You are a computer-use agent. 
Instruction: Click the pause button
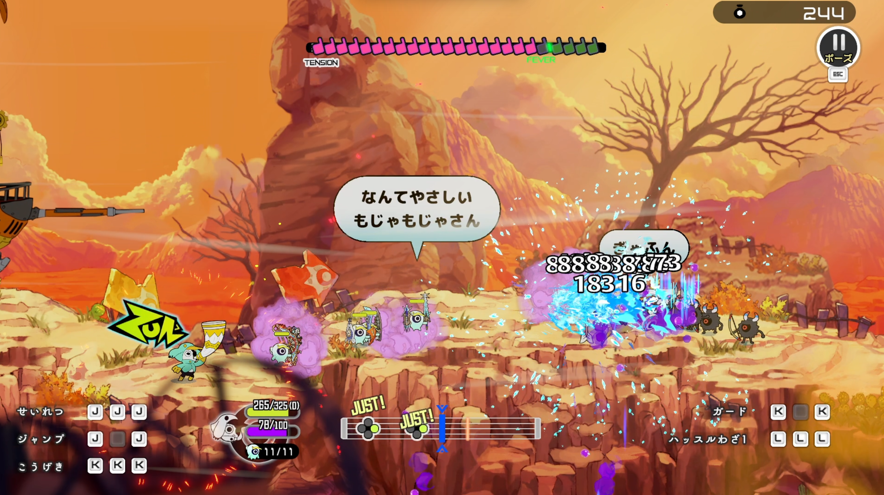(x=838, y=47)
